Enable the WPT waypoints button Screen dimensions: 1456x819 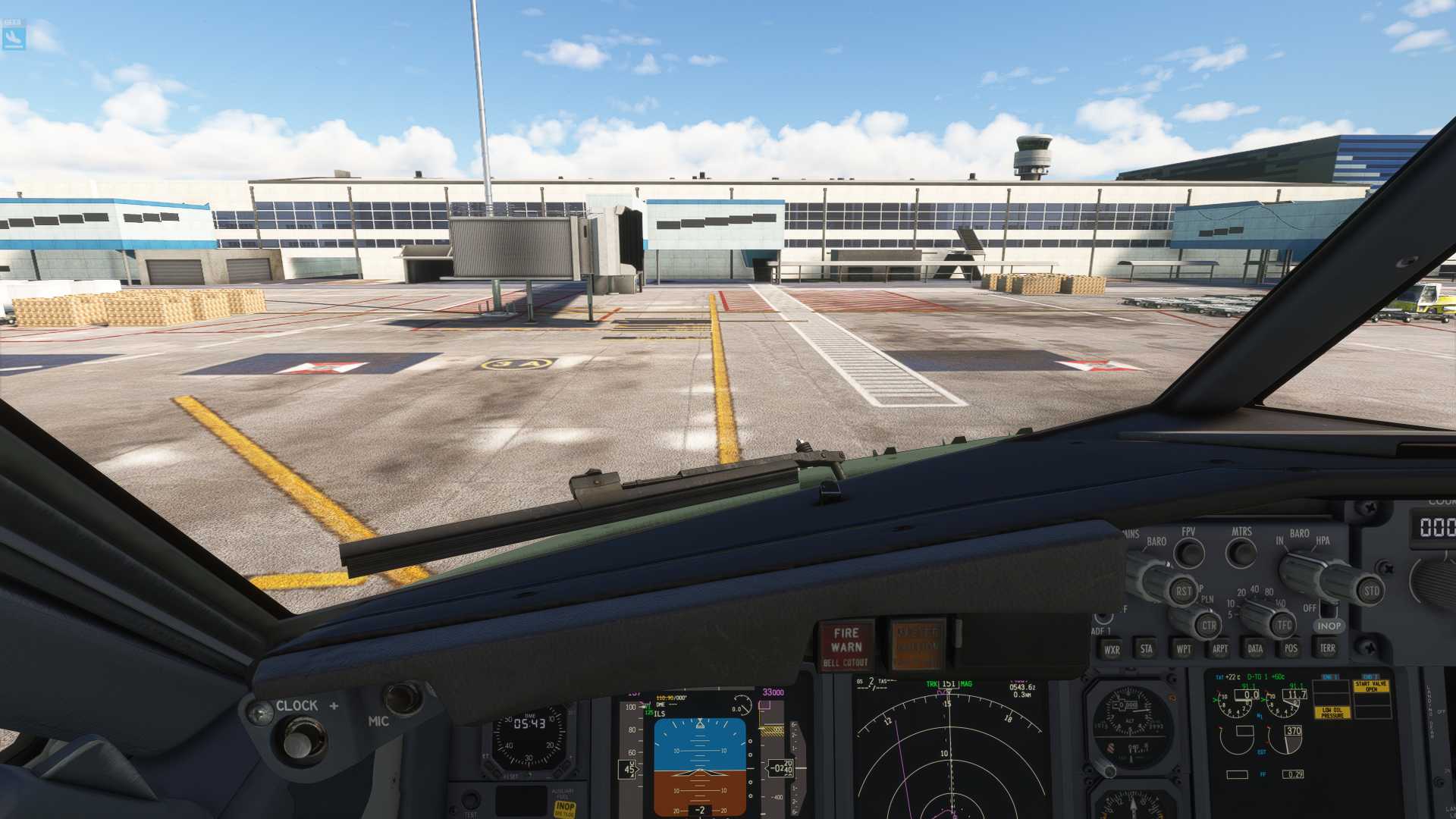pyautogui.click(x=1183, y=649)
